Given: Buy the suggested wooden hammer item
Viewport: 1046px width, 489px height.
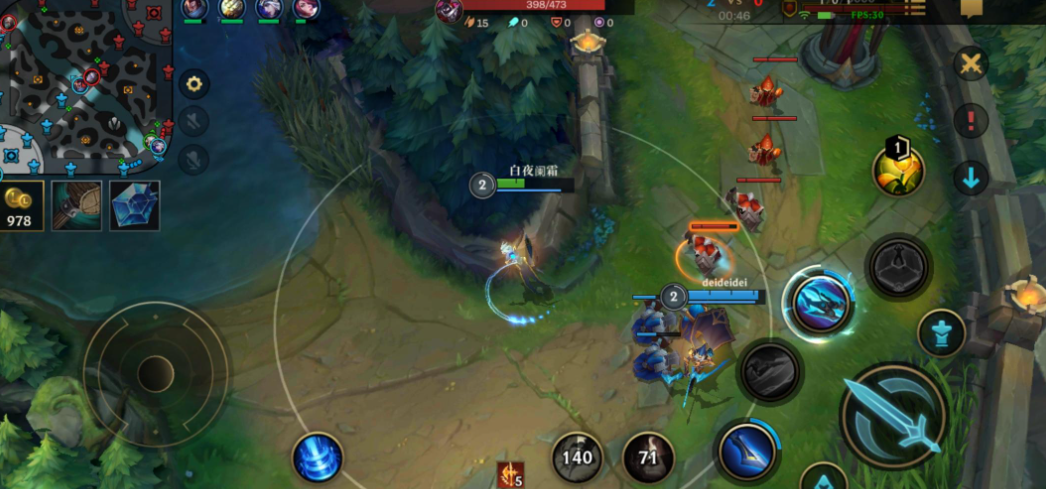Looking at the screenshot, I should [77, 205].
